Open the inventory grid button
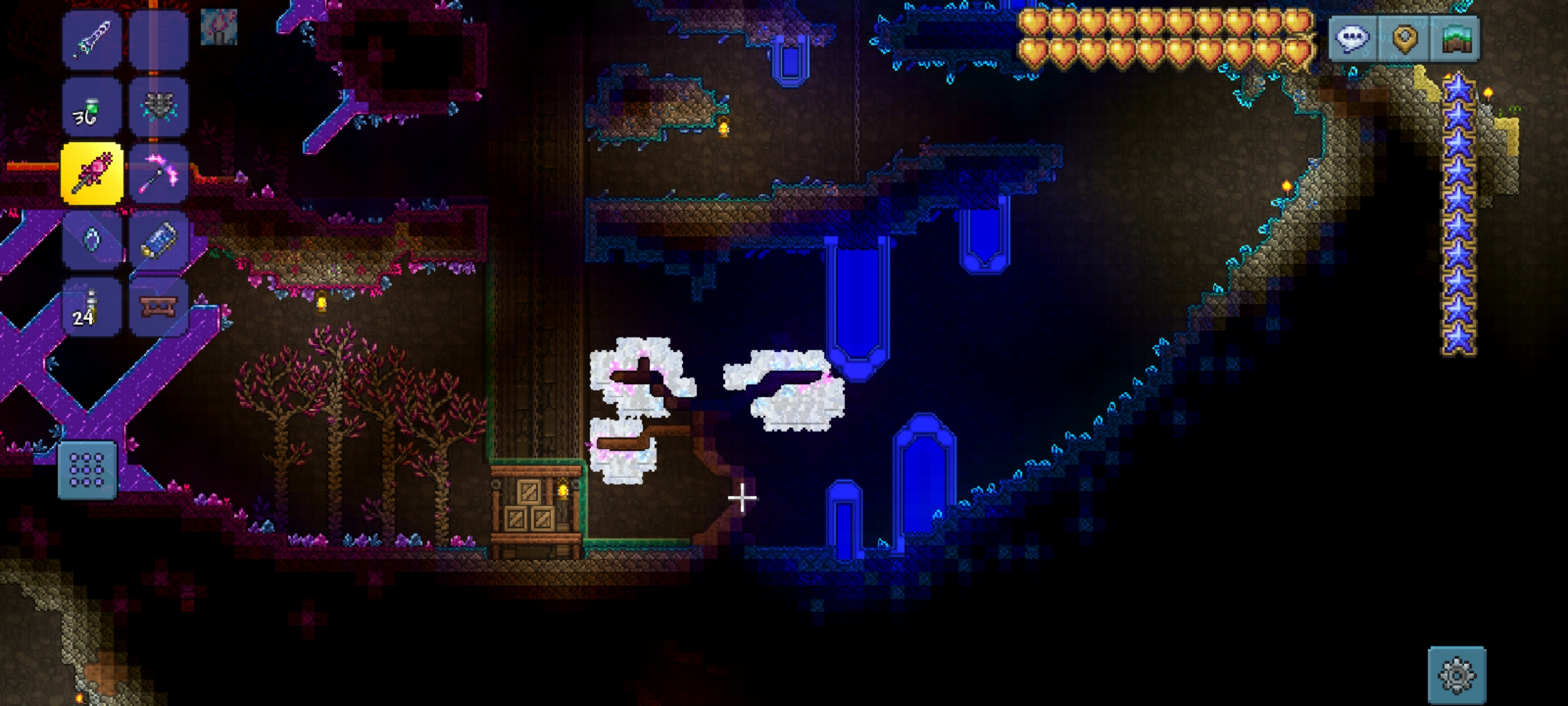 coord(87,470)
